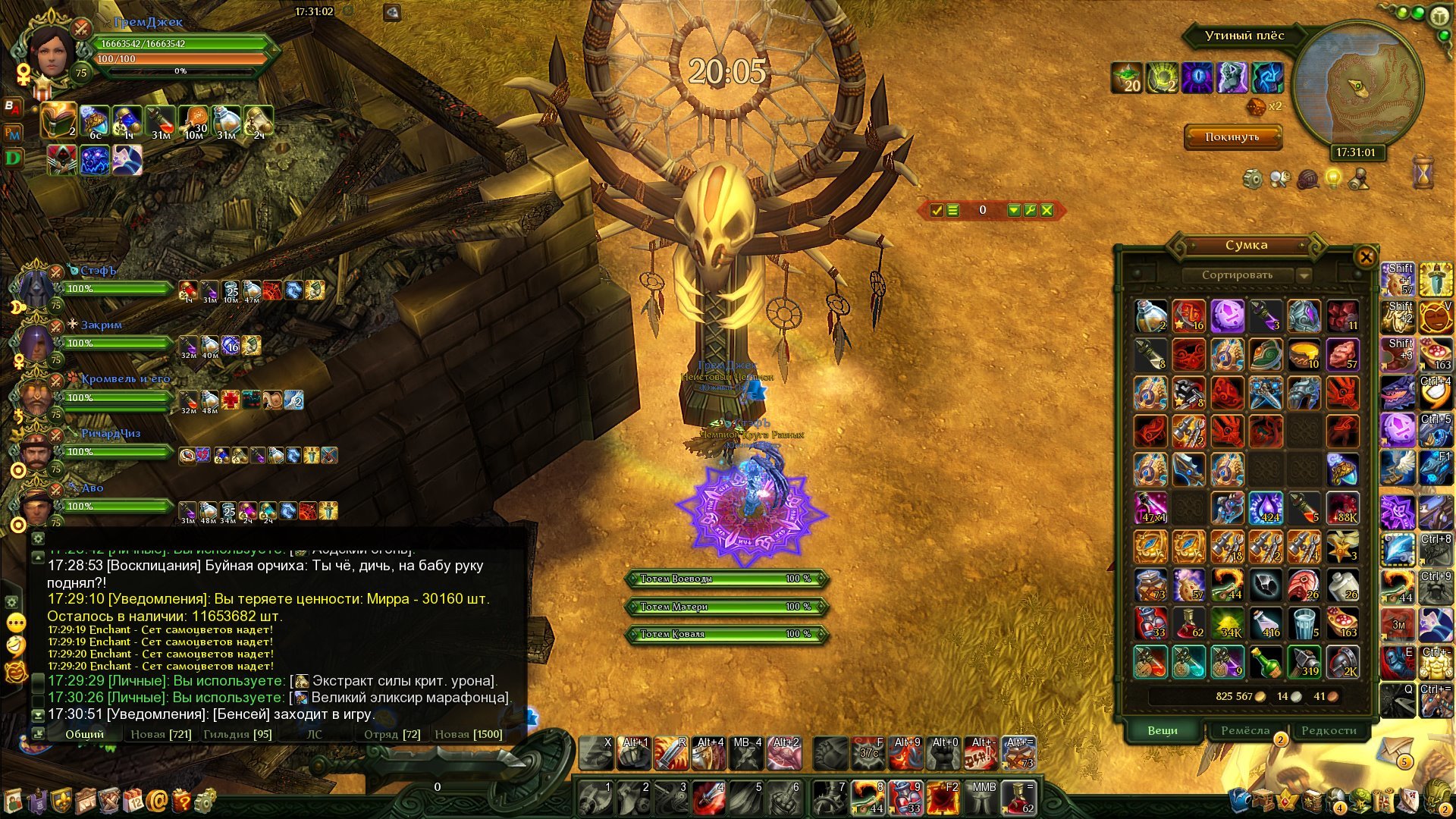
Task: Open the question-mark help book icon
Action: (181, 800)
